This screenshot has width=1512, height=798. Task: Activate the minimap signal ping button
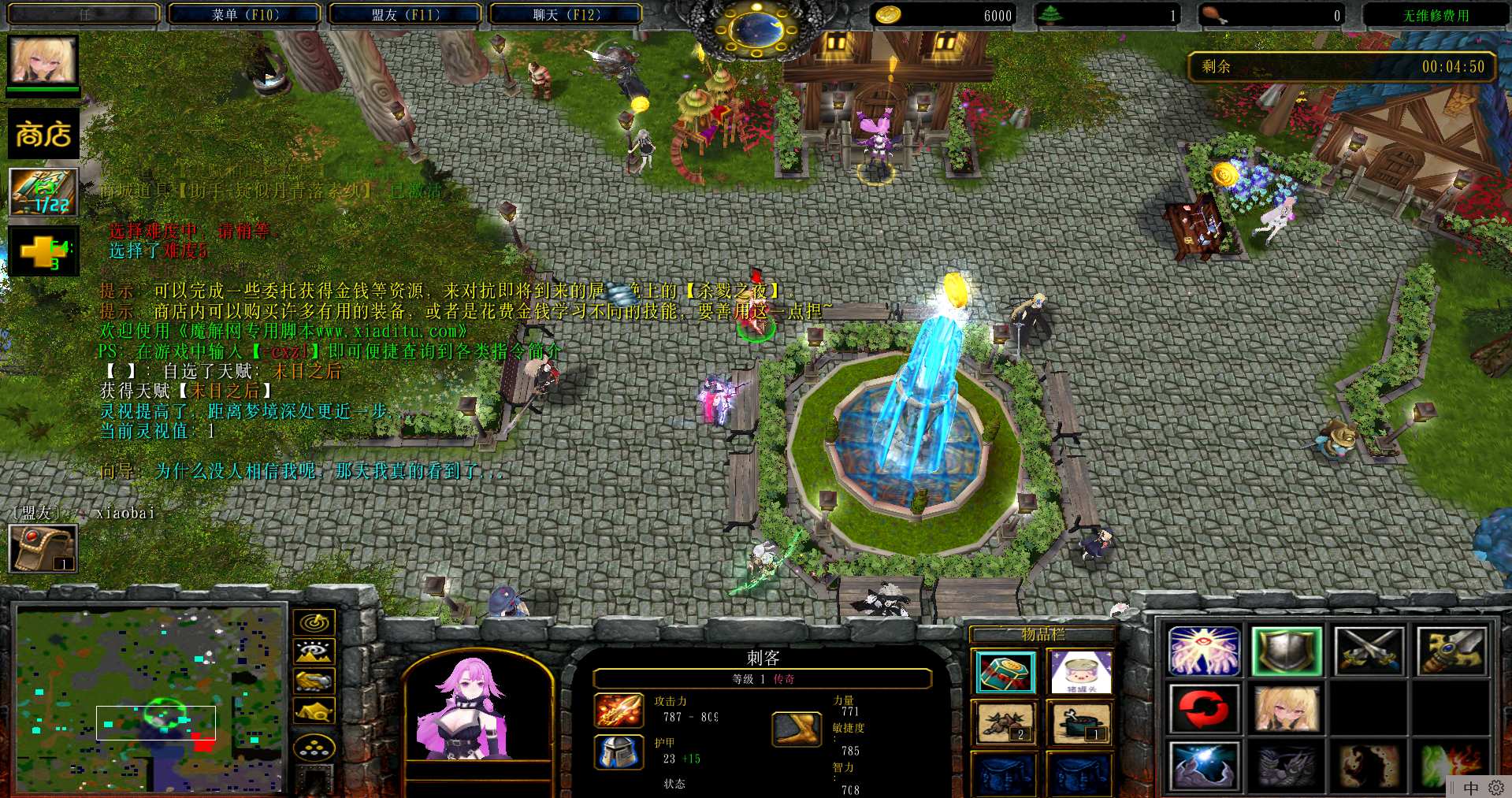tap(314, 622)
